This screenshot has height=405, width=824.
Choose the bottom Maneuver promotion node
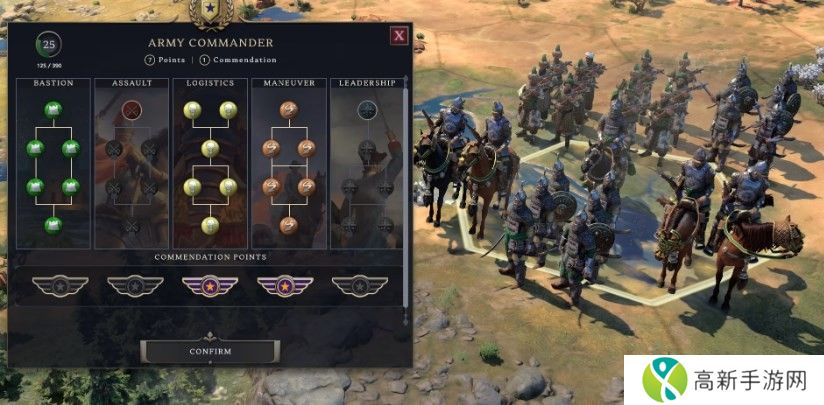pos(288,225)
